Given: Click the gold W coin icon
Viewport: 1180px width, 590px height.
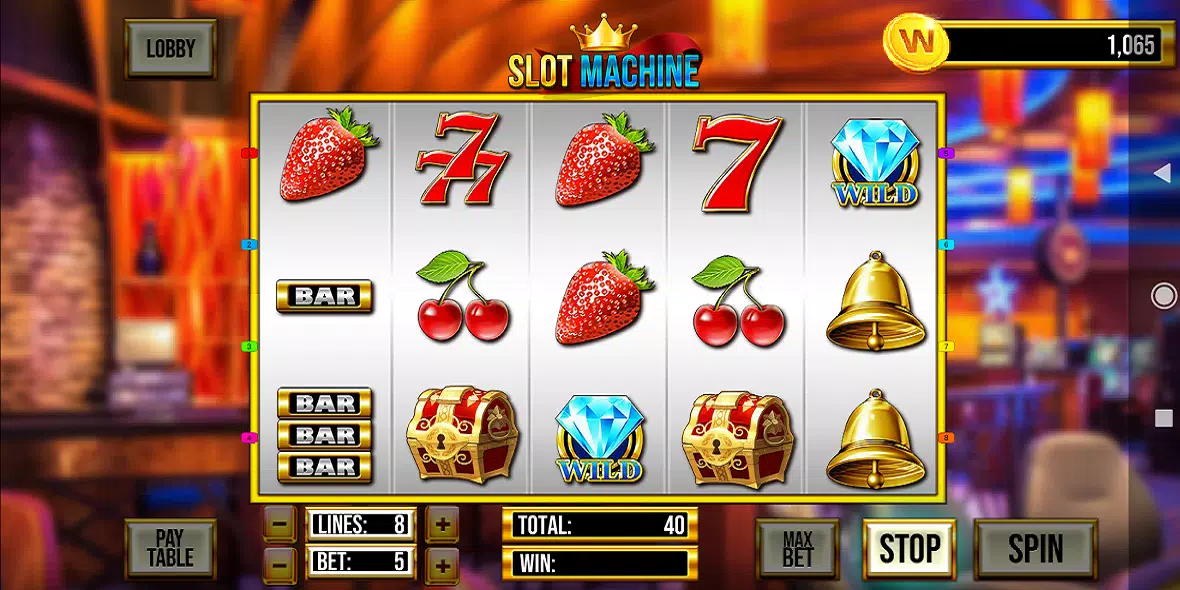Looking at the screenshot, I should [914, 43].
